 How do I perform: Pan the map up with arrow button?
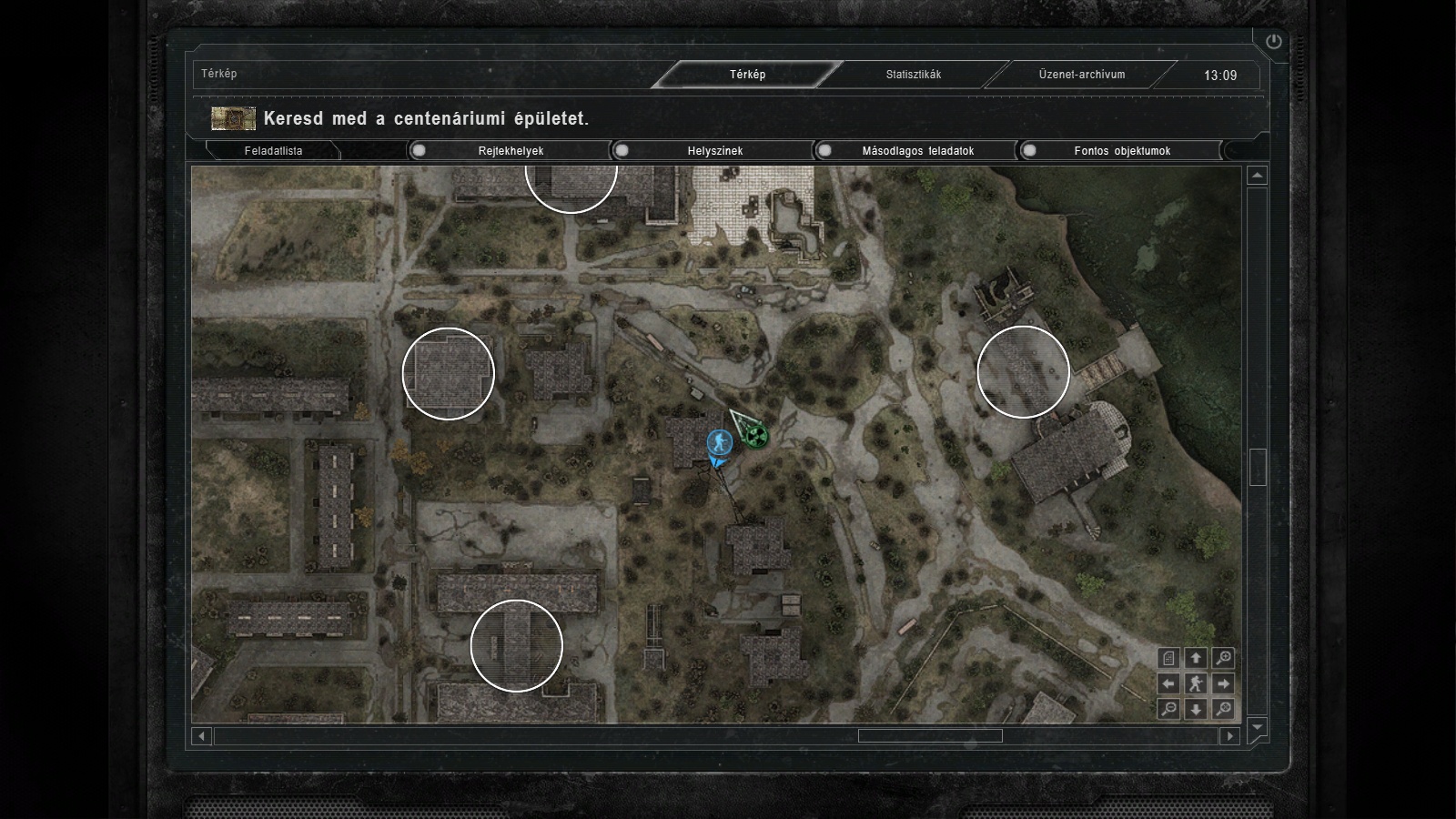click(x=1196, y=658)
